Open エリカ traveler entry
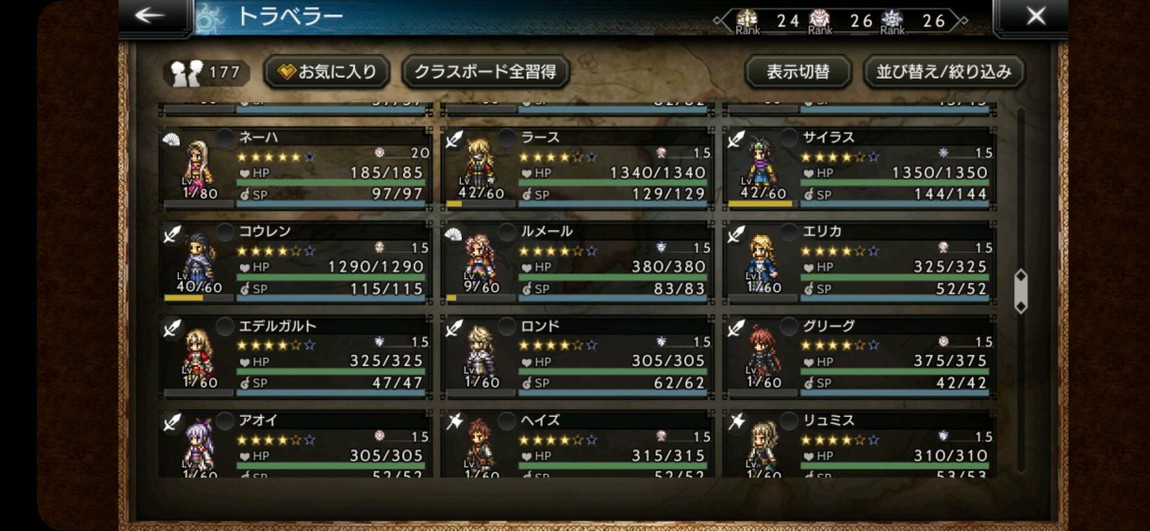The image size is (1150, 531). click(860, 261)
